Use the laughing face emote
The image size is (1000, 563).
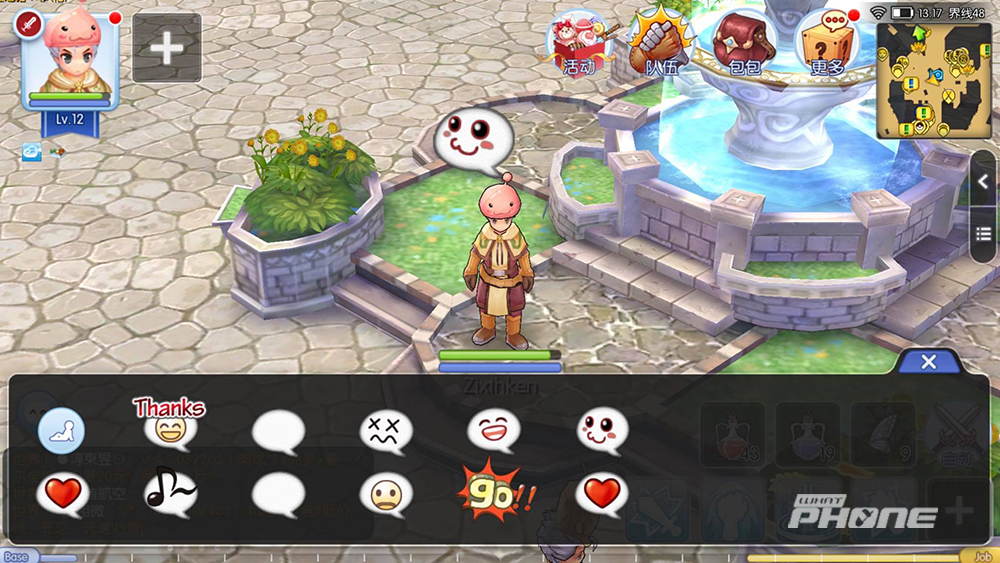pyautogui.click(x=493, y=431)
